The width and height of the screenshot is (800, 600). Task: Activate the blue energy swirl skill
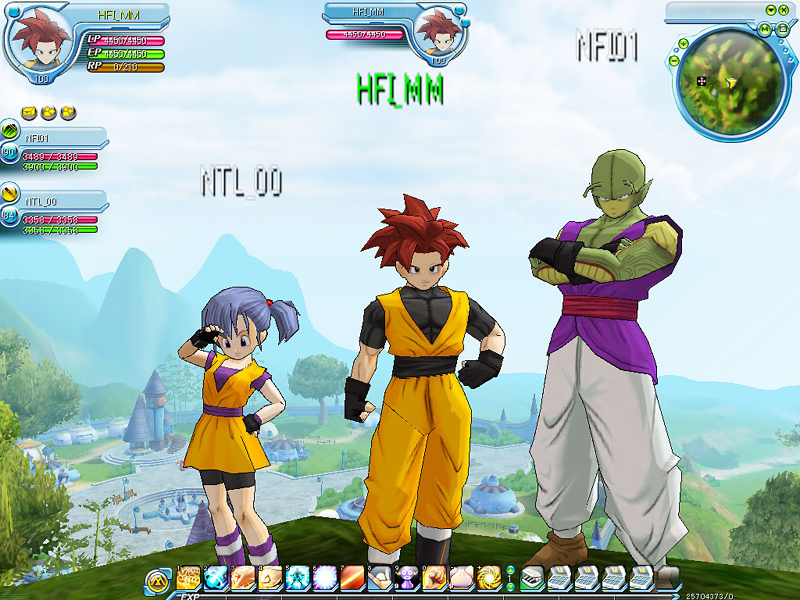[x=297, y=577]
